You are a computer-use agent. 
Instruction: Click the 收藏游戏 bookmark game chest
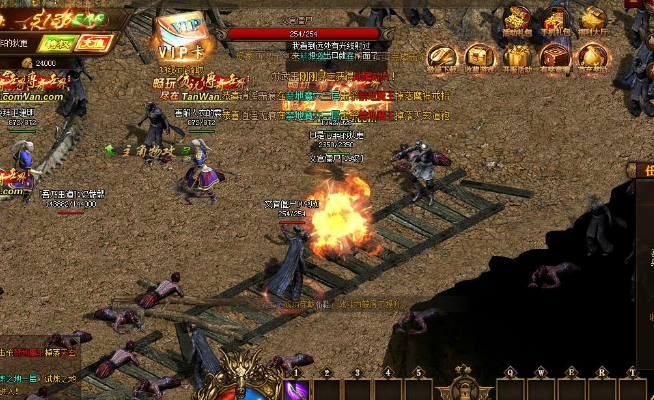coord(480,57)
